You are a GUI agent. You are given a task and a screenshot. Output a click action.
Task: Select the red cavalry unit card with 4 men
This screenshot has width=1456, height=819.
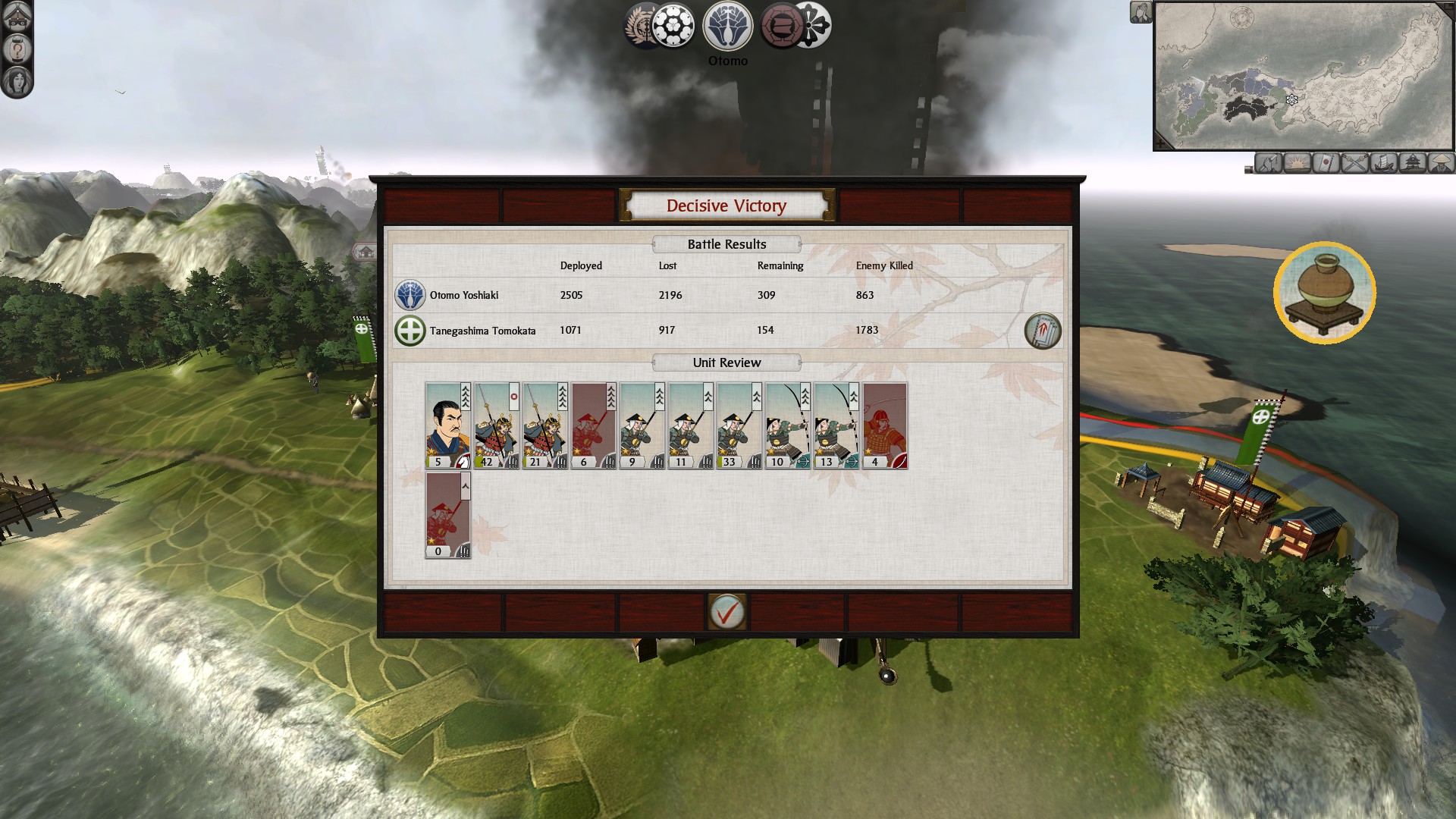[884, 425]
